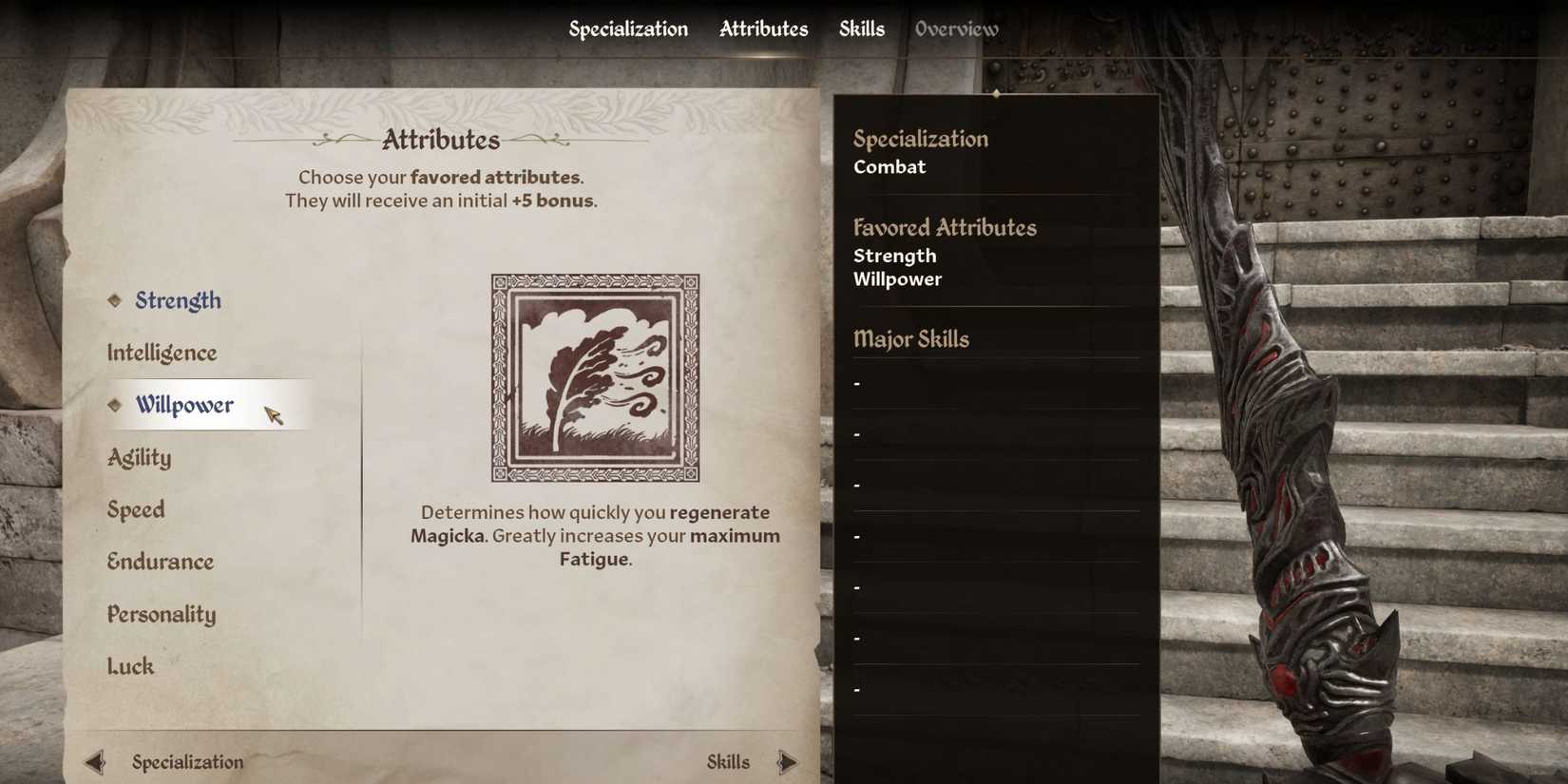
Task: Open the Overview tab
Action: (x=956, y=29)
